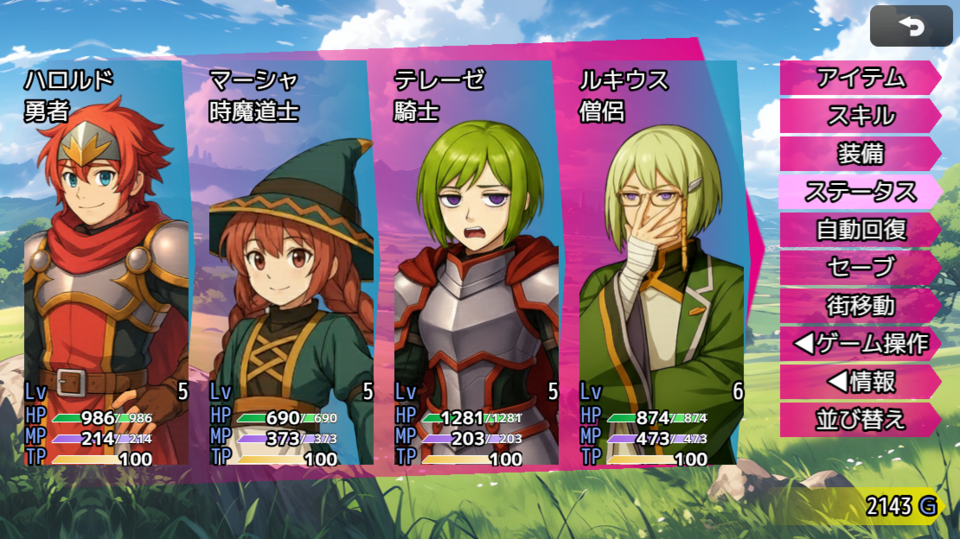
Task: Choose the ステータス (Status) entry
Action: click(x=860, y=191)
